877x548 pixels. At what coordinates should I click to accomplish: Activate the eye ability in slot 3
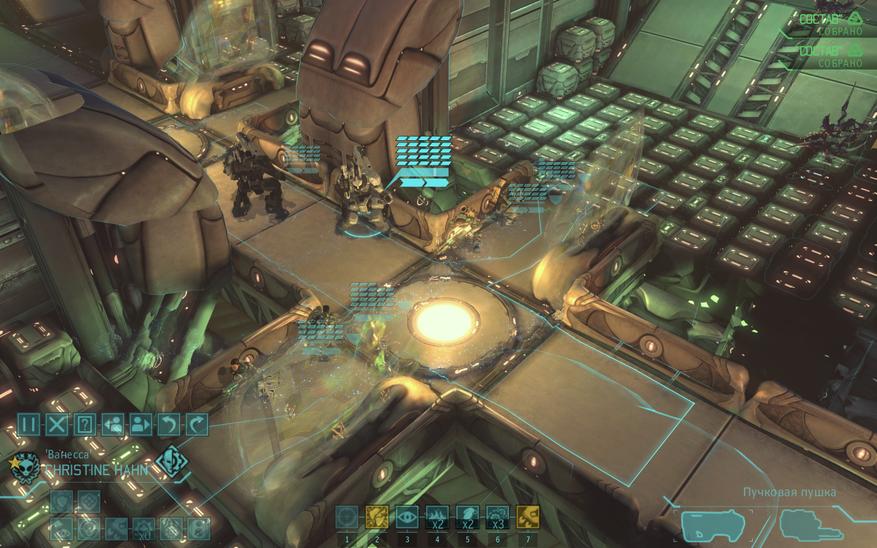[407, 516]
